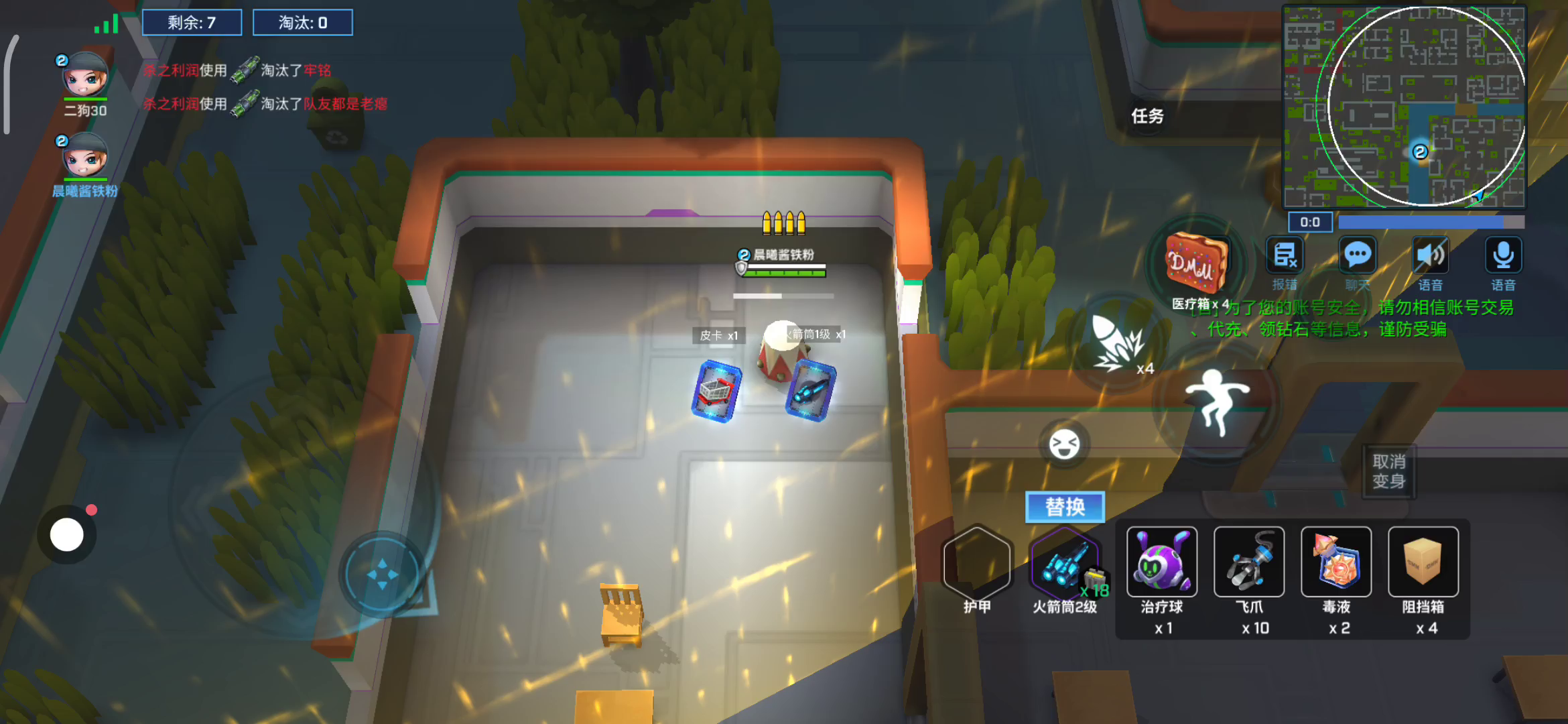
Task: Select the 火箭筒2级 rocket launcher slot
Action: (x=1064, y=564)
